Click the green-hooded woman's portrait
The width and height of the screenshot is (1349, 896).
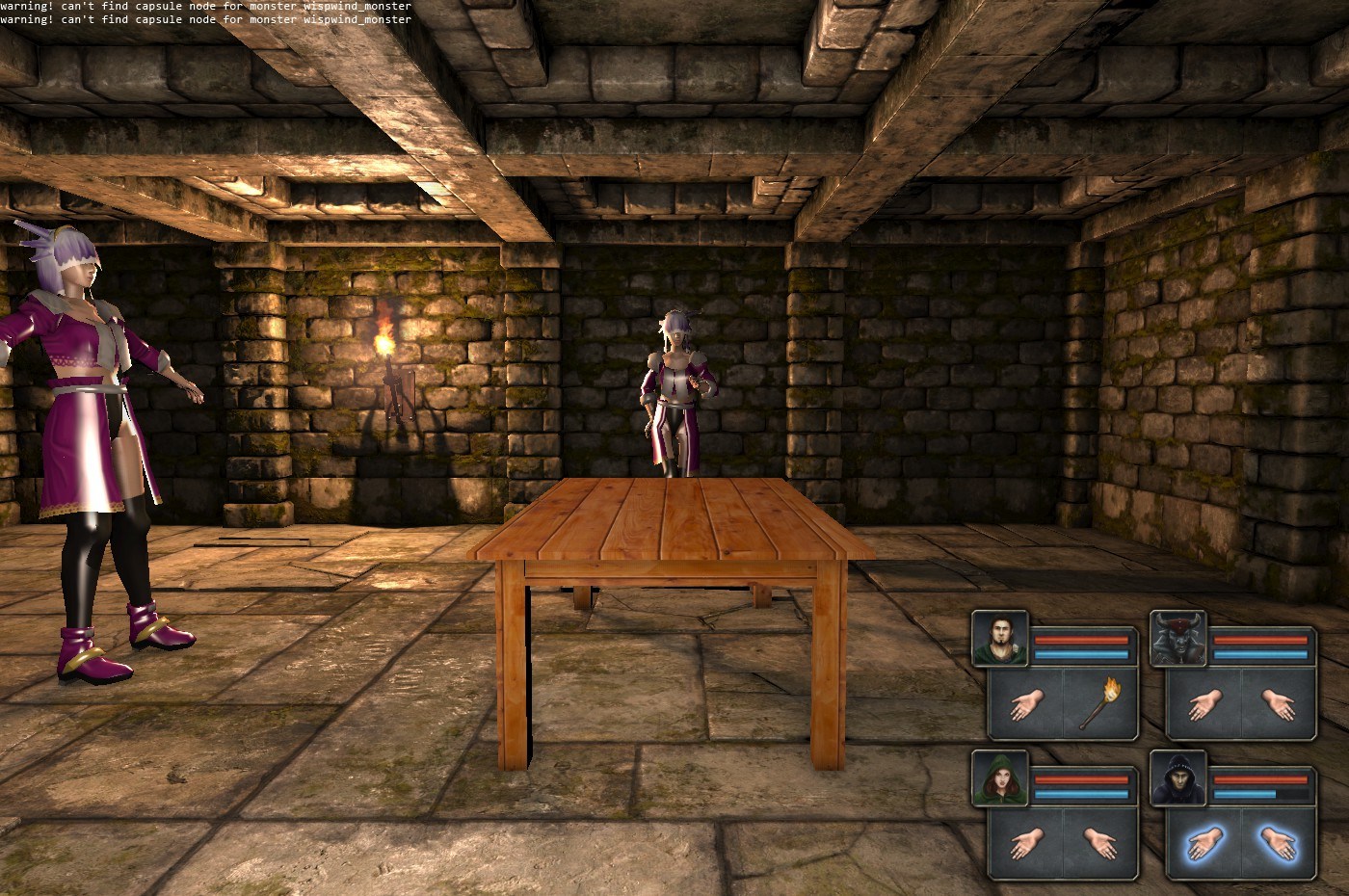pyautogui.click(x=1000, y=778)
